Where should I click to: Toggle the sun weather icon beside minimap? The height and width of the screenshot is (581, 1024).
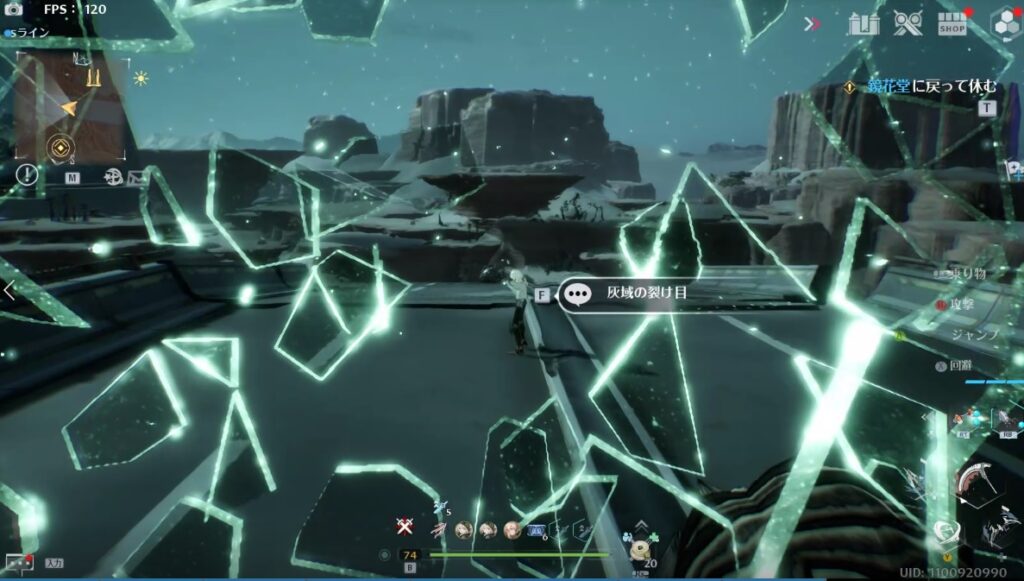(140, 78)
